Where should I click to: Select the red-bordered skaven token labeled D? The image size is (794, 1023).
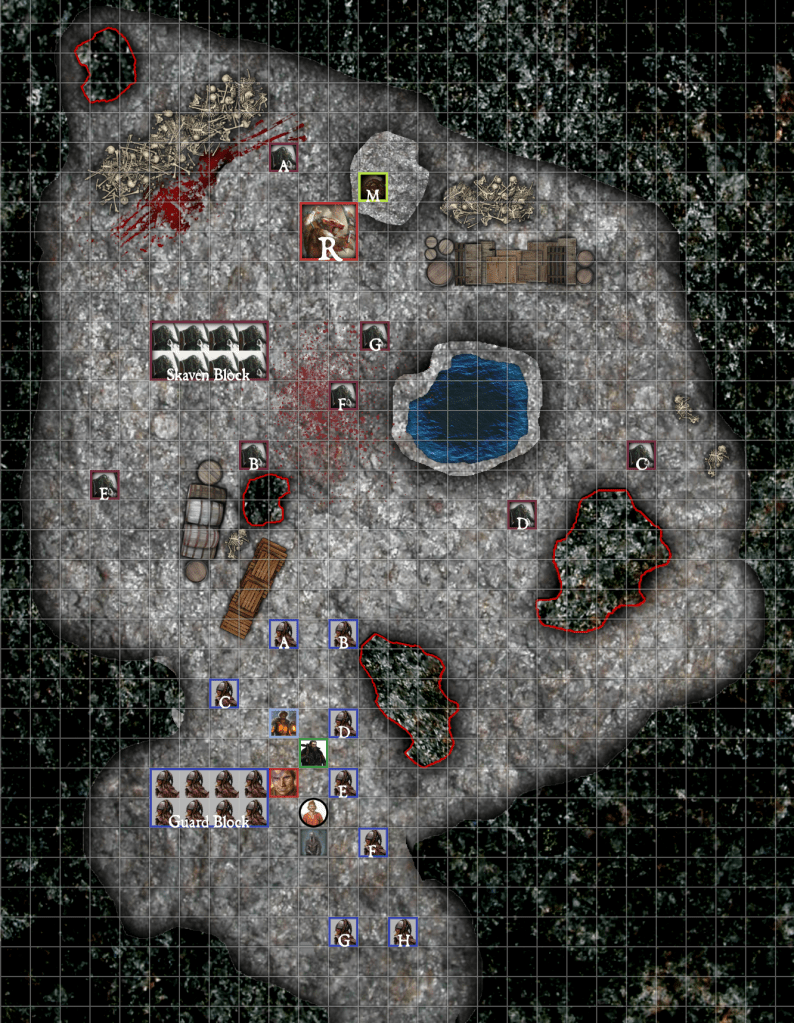click(x=521, y=515)
